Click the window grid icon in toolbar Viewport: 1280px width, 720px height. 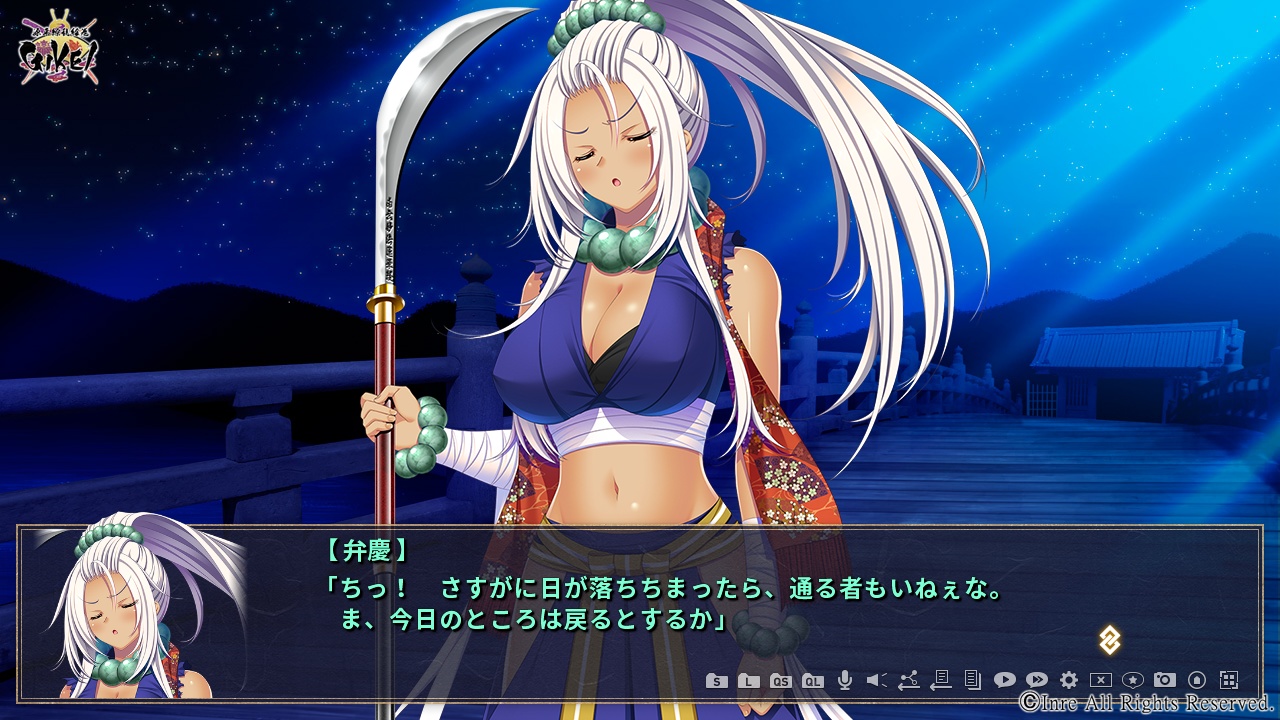pos(1229,680)
